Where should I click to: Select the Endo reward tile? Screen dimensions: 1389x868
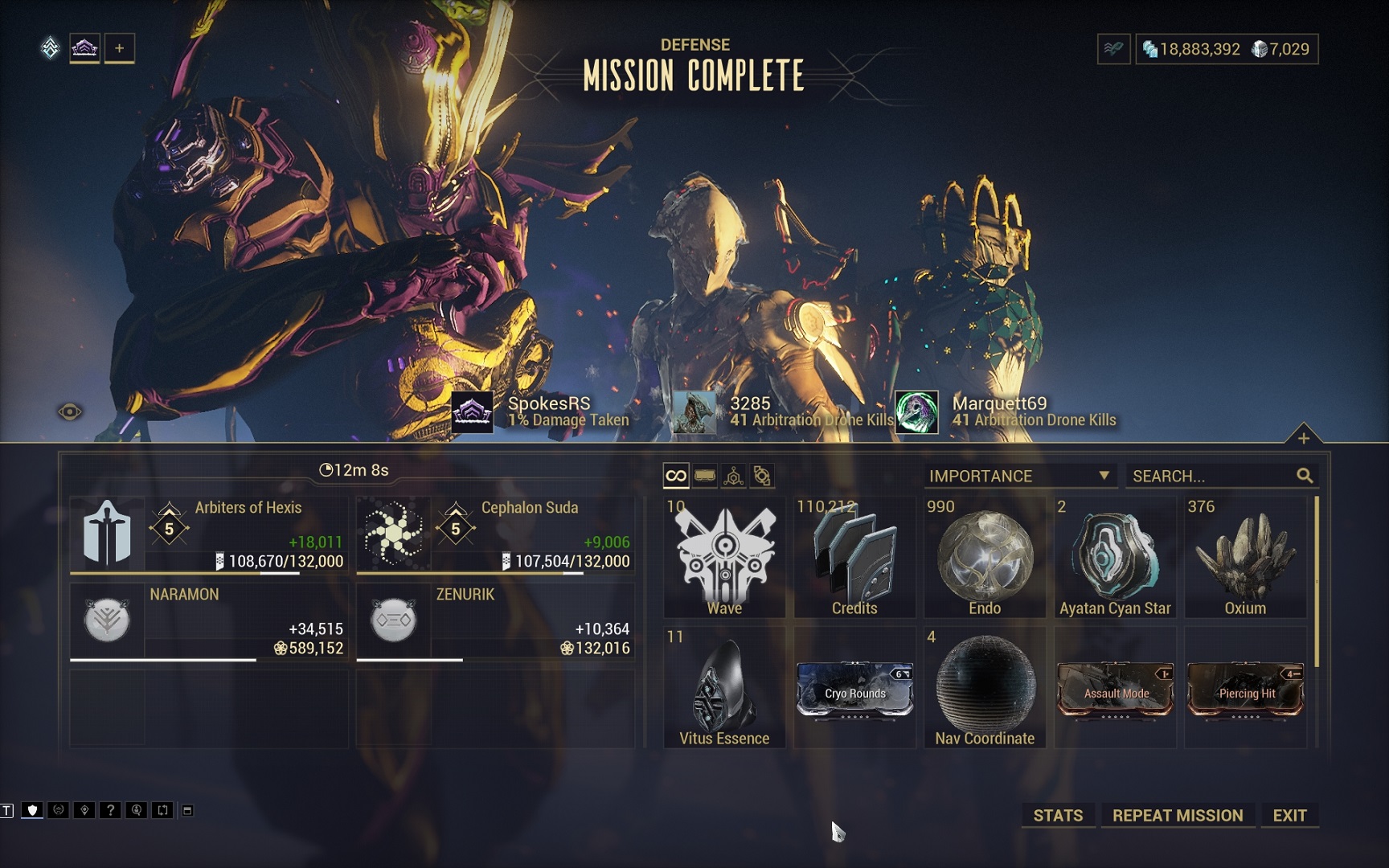985,558
